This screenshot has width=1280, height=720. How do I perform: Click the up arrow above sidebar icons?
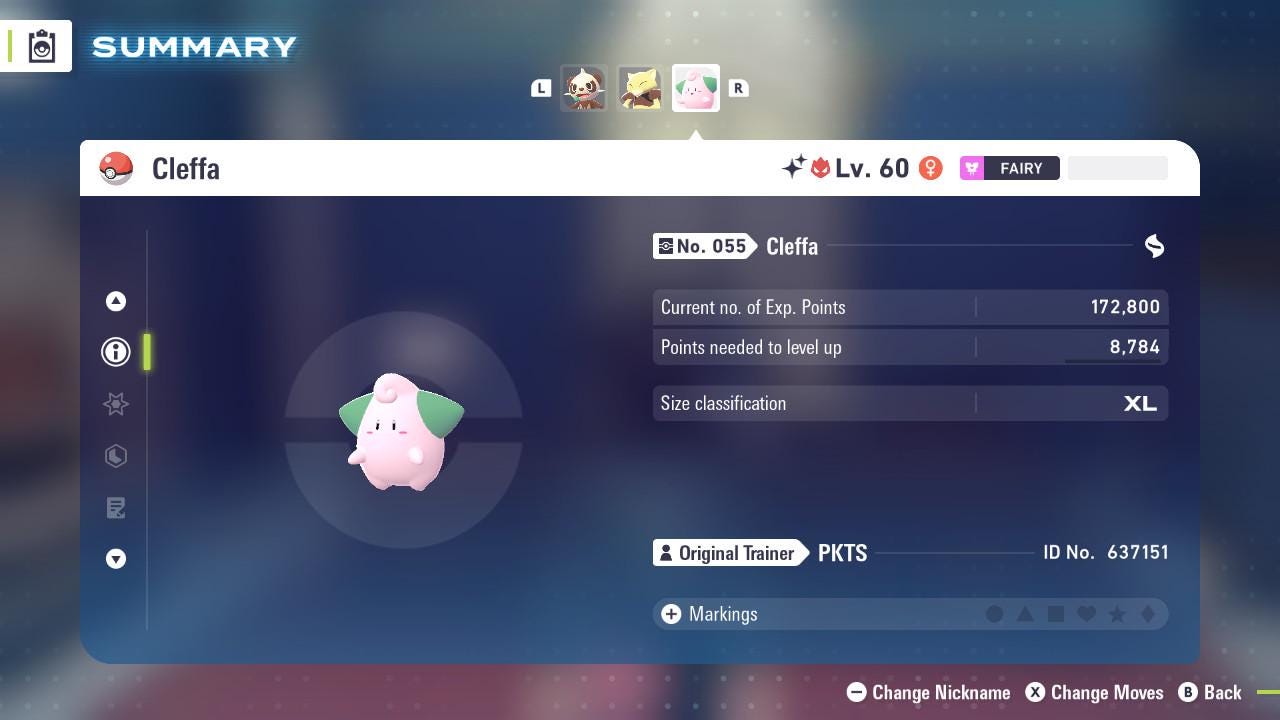(x=116, y=301)
